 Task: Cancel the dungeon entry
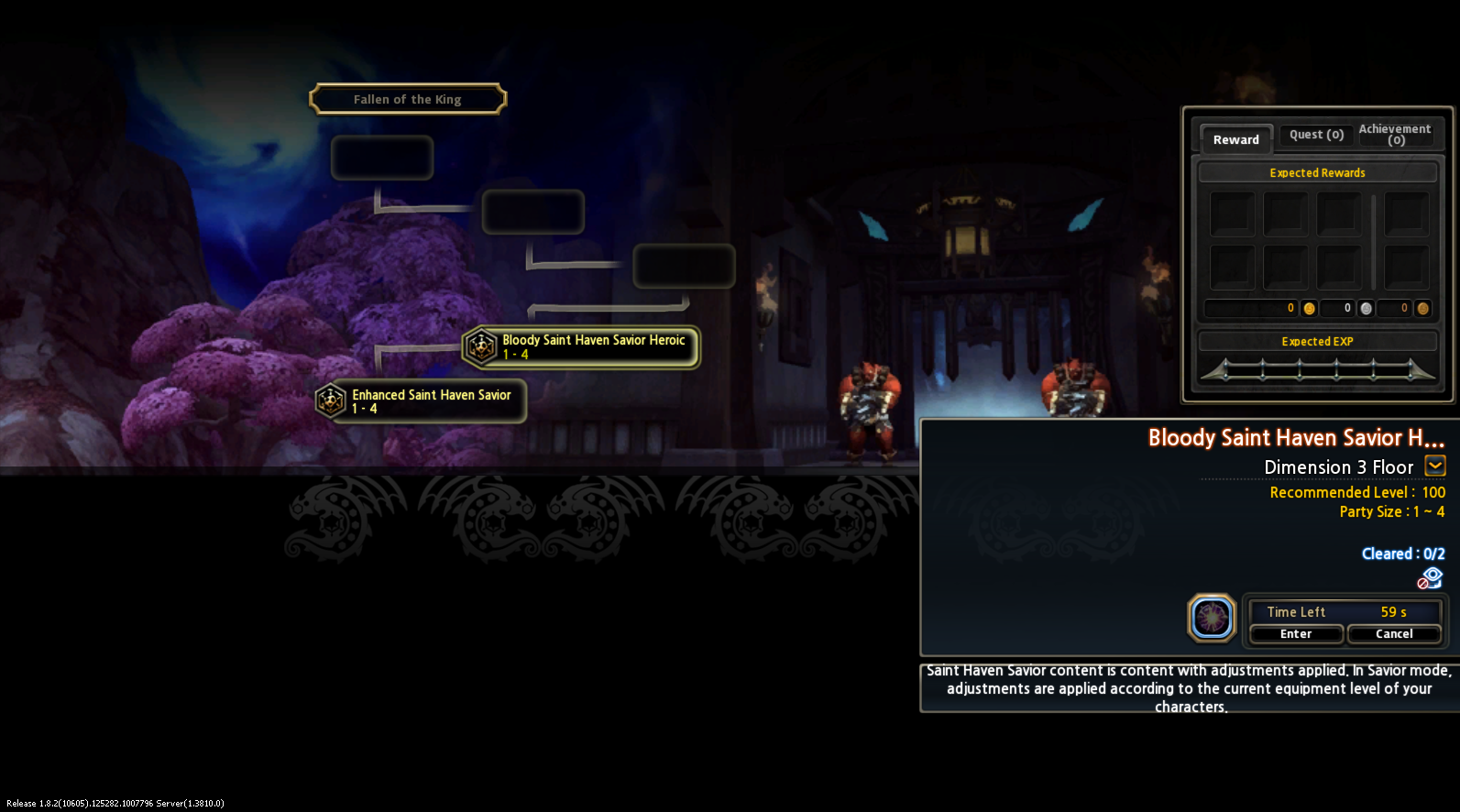coord(1394,634)
